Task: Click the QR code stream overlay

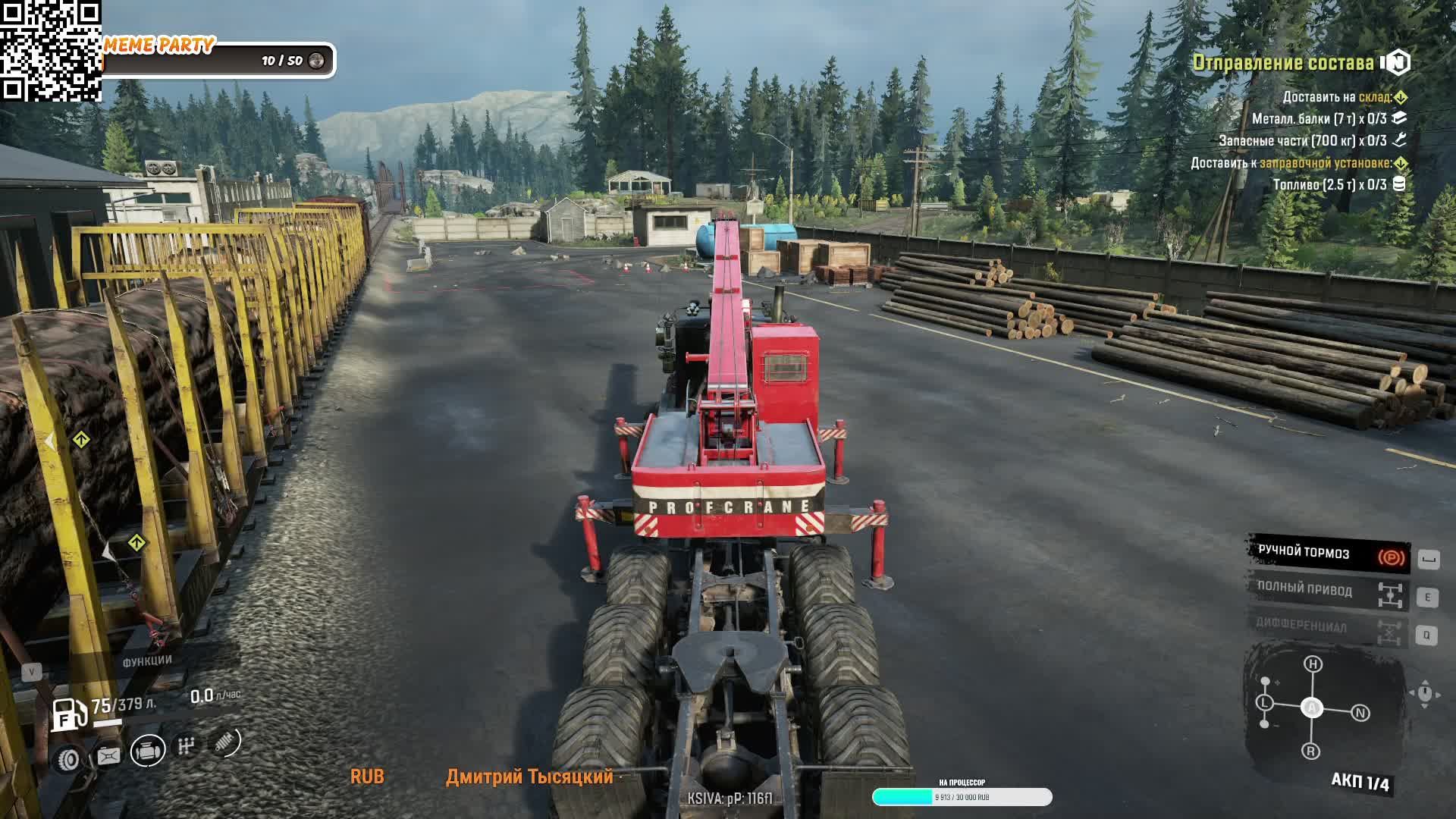Action: point(50,50)
